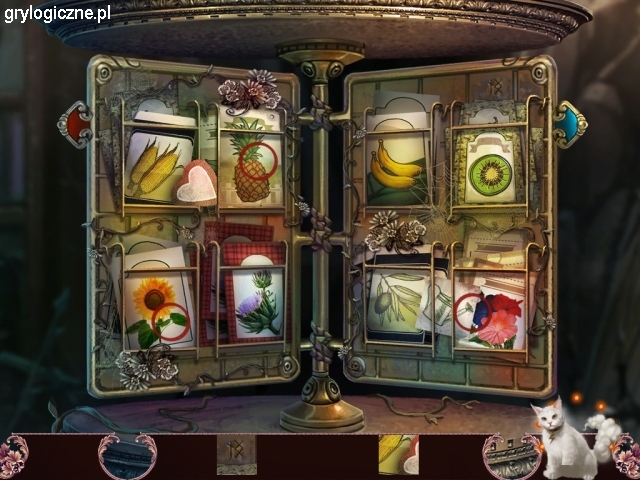This screenshot has width=640, height=480.
Task: Select the banana card inventory item
Action: pyautogui.click(x=398, y=454)
